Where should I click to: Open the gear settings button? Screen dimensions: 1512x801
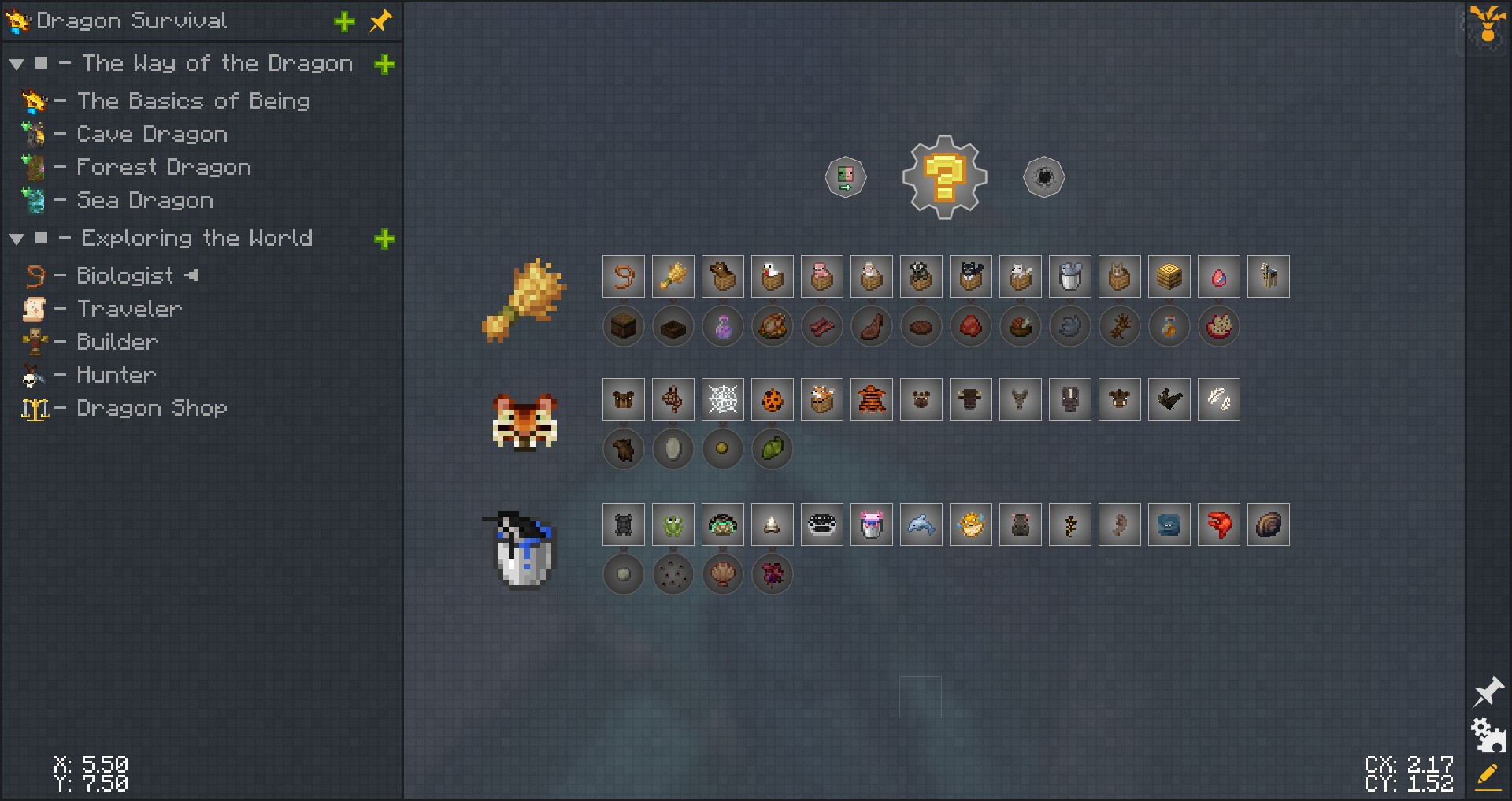pyautogui.click(x=1488, y=735)
